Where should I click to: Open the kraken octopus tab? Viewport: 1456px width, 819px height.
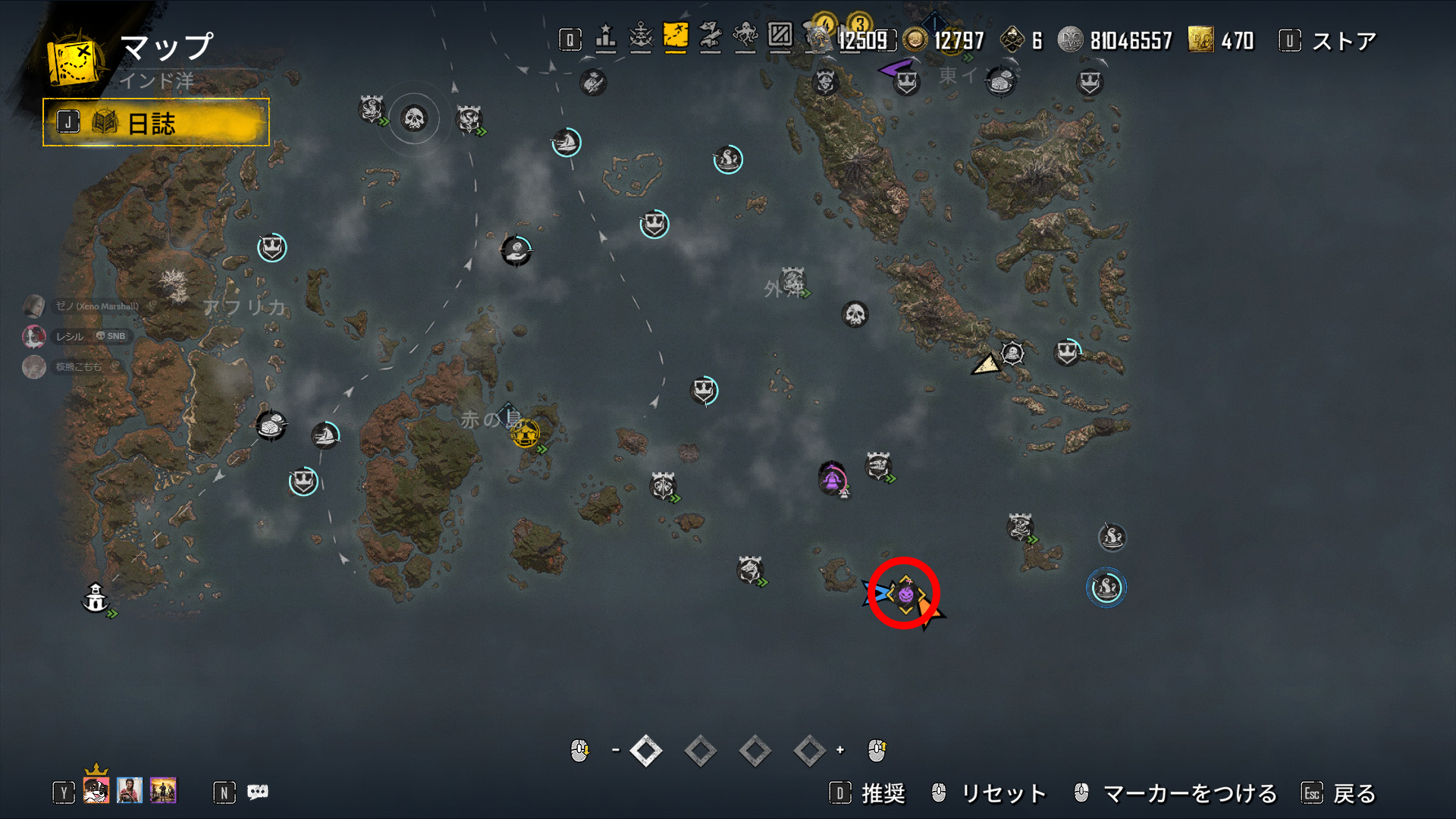[745, 37]
